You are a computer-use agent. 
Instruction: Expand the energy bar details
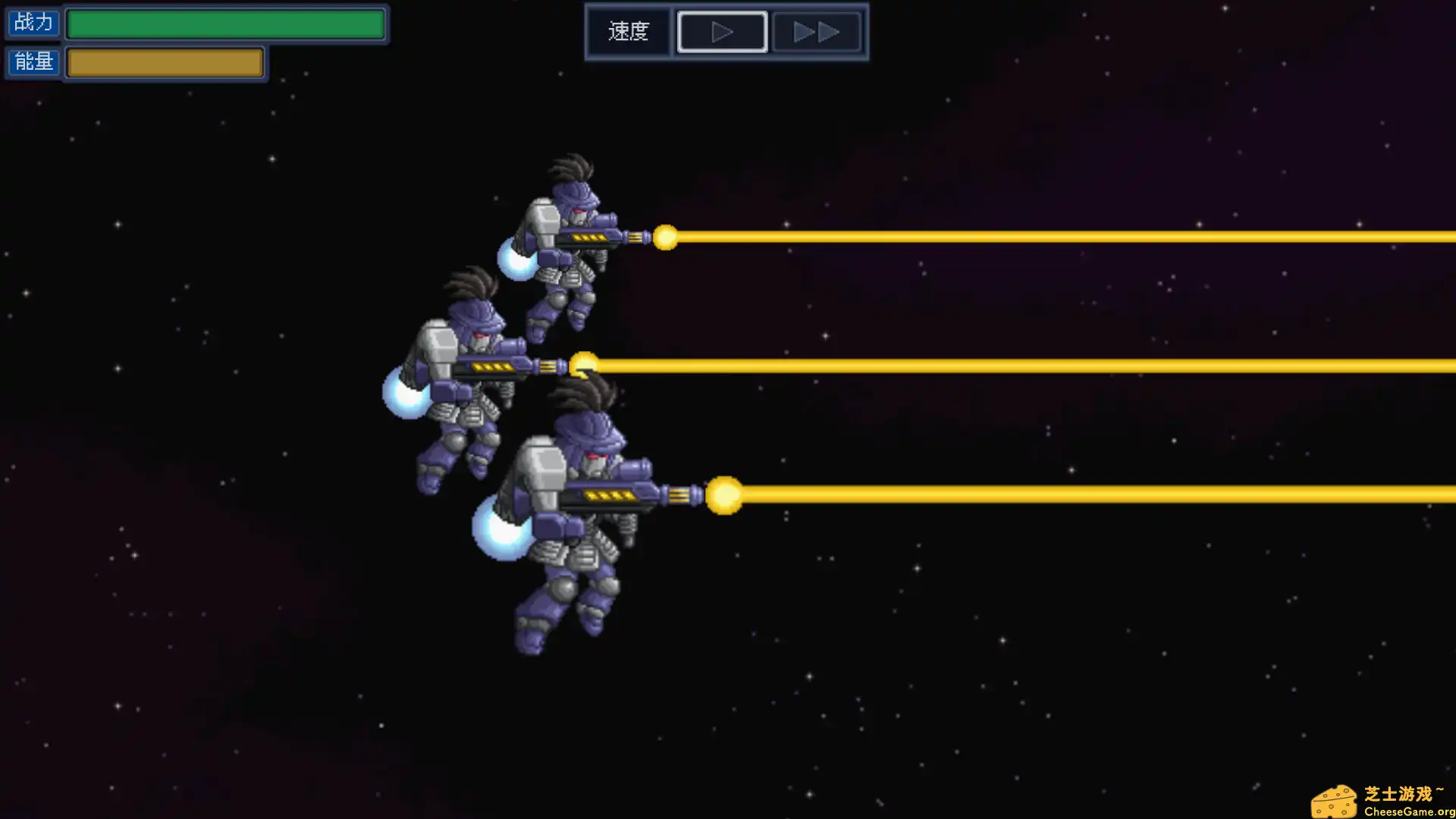pos(164,62)
